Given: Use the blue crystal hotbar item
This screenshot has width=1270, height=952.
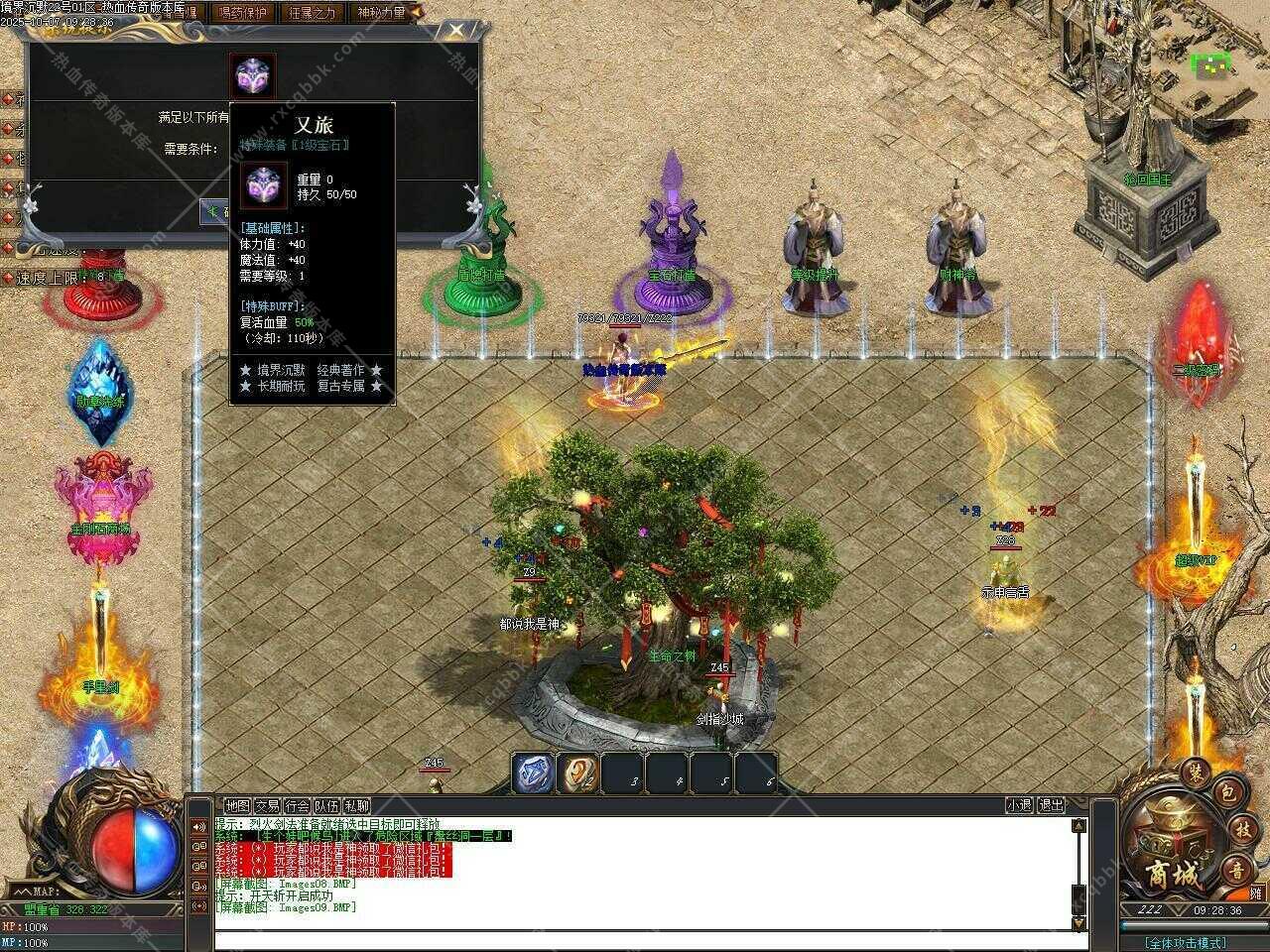Looking at the screenshot, I should tap(533, 774).
